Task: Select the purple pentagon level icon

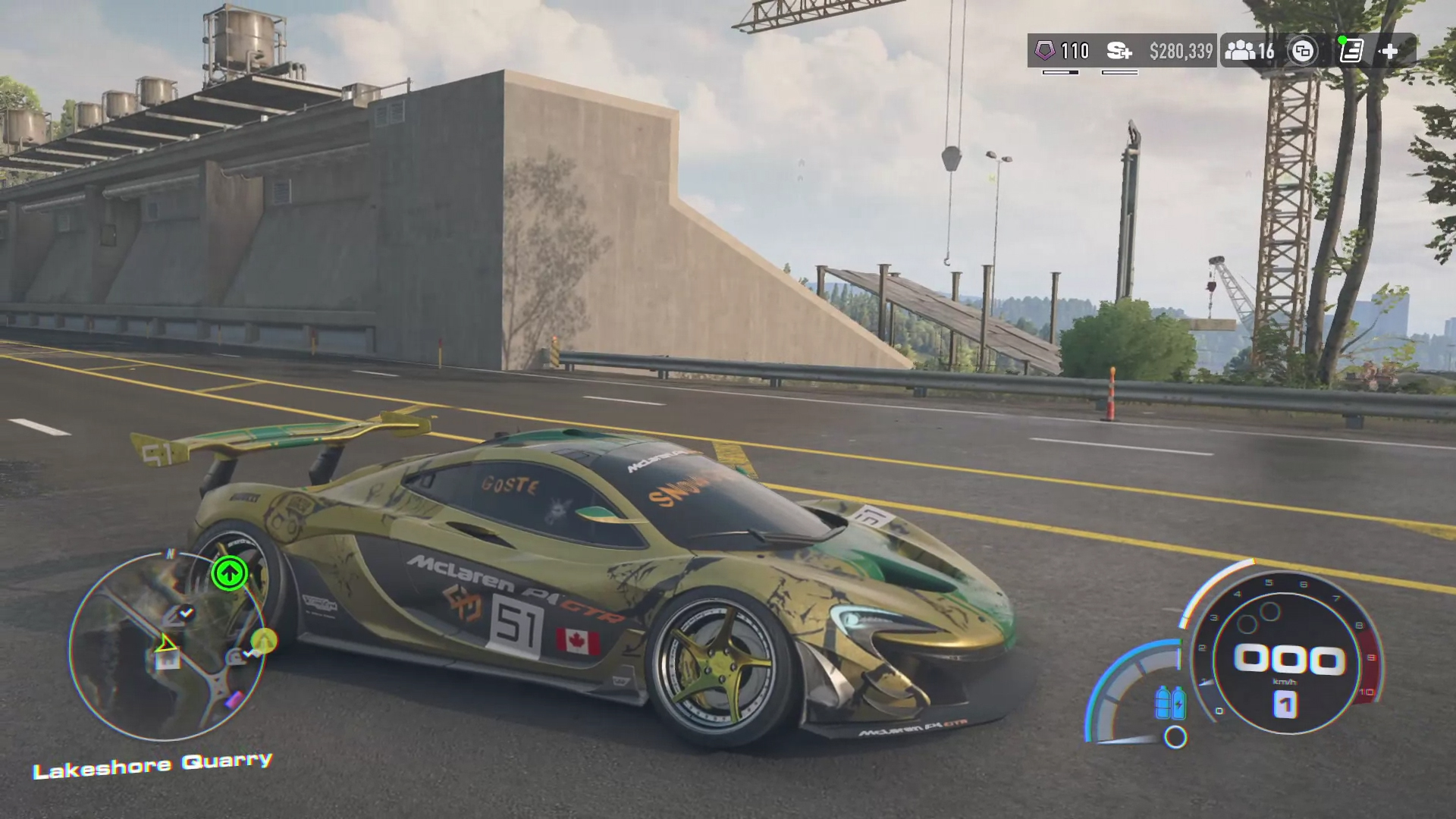Action: (x=1045, y=51)
